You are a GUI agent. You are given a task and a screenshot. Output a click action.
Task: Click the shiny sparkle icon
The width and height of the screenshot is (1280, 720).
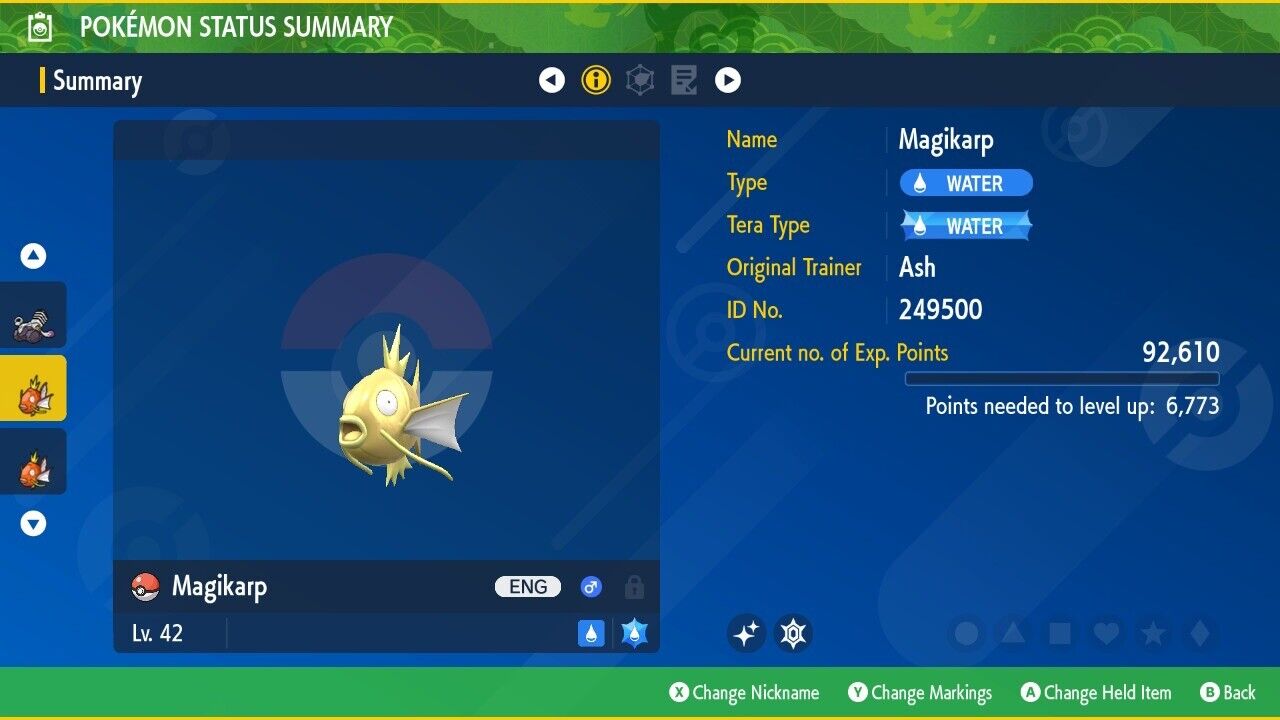pyautogui.click(x=746, y=633)
